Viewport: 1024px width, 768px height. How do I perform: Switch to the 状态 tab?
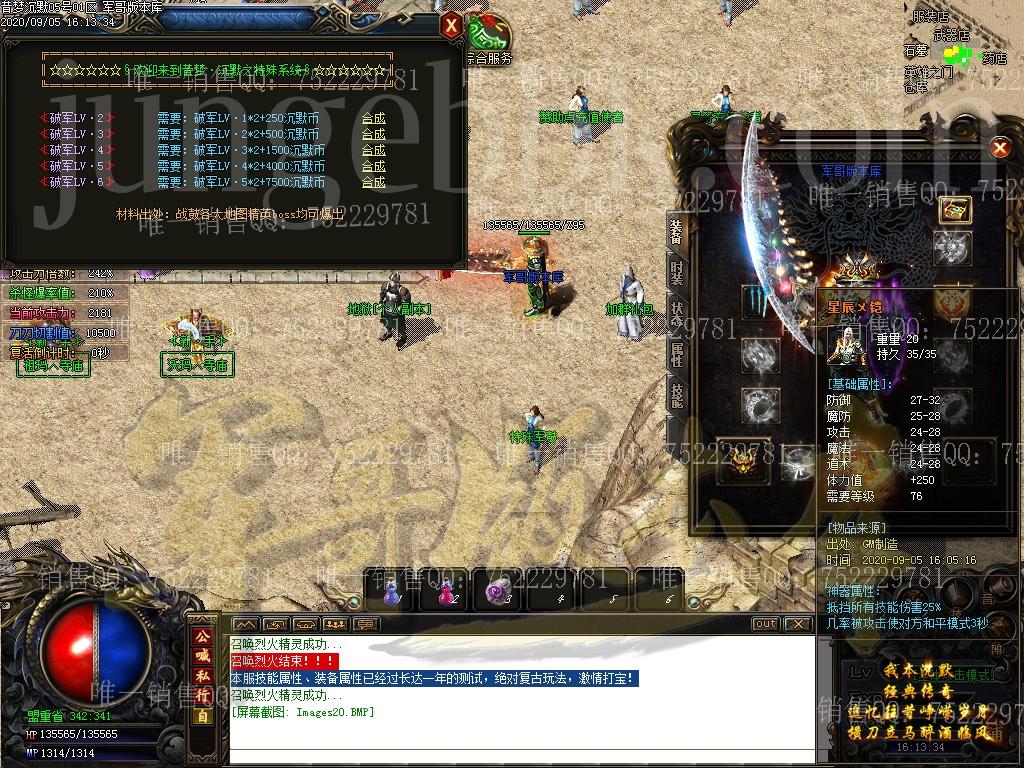pyautogui.click(x=677, y=309)
